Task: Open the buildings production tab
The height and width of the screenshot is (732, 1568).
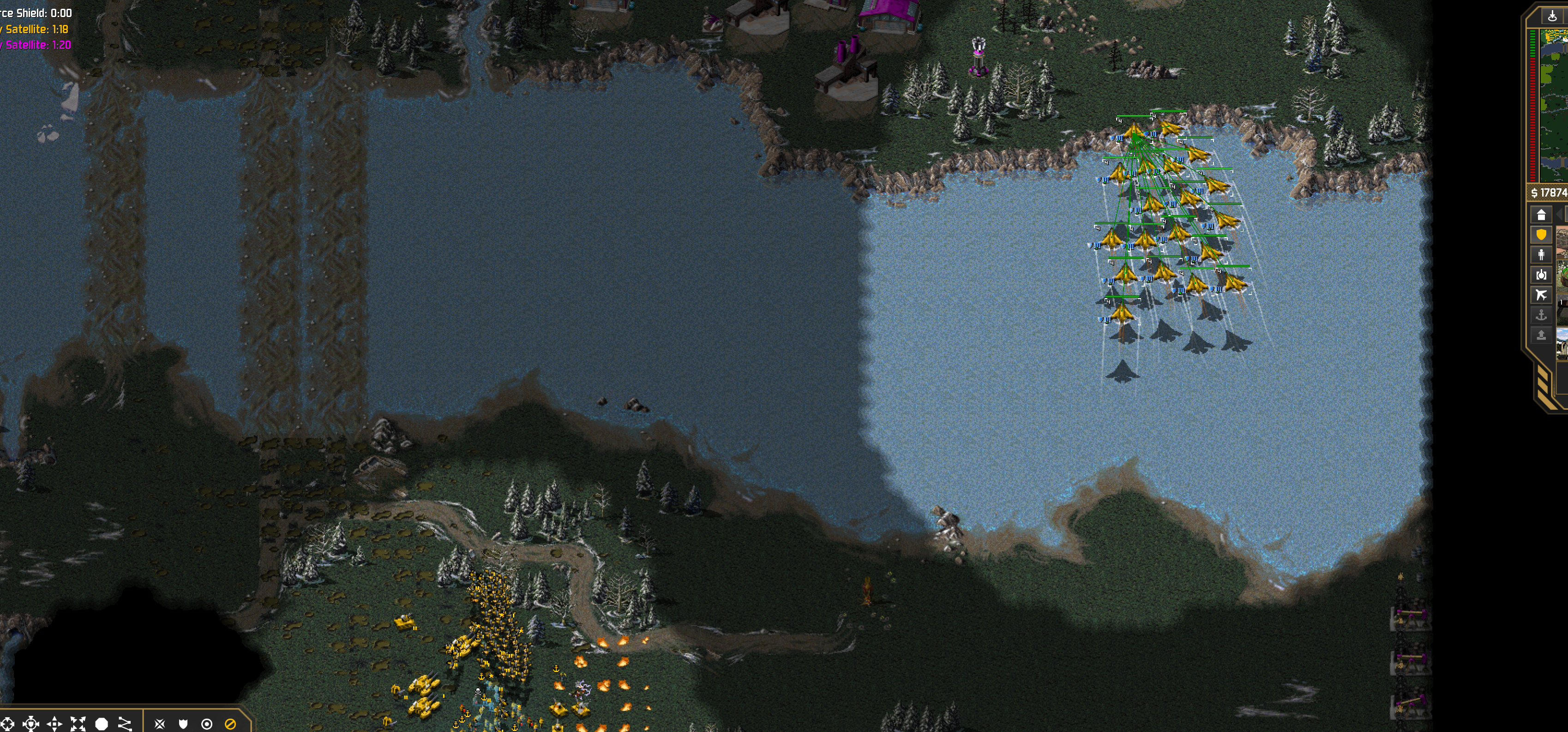Action: tap(1541, 215)
